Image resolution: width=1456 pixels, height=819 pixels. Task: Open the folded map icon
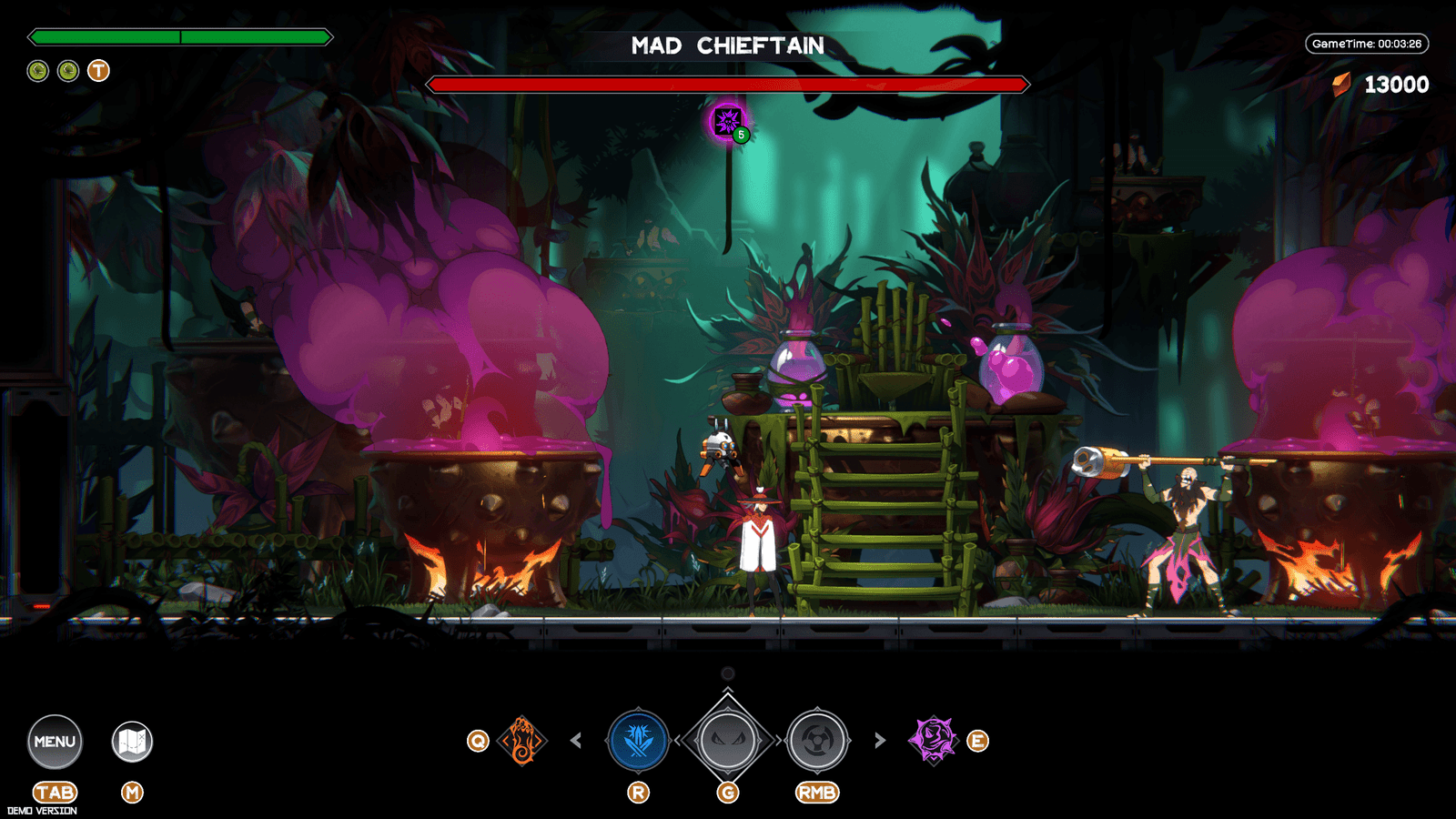point(132,742)
